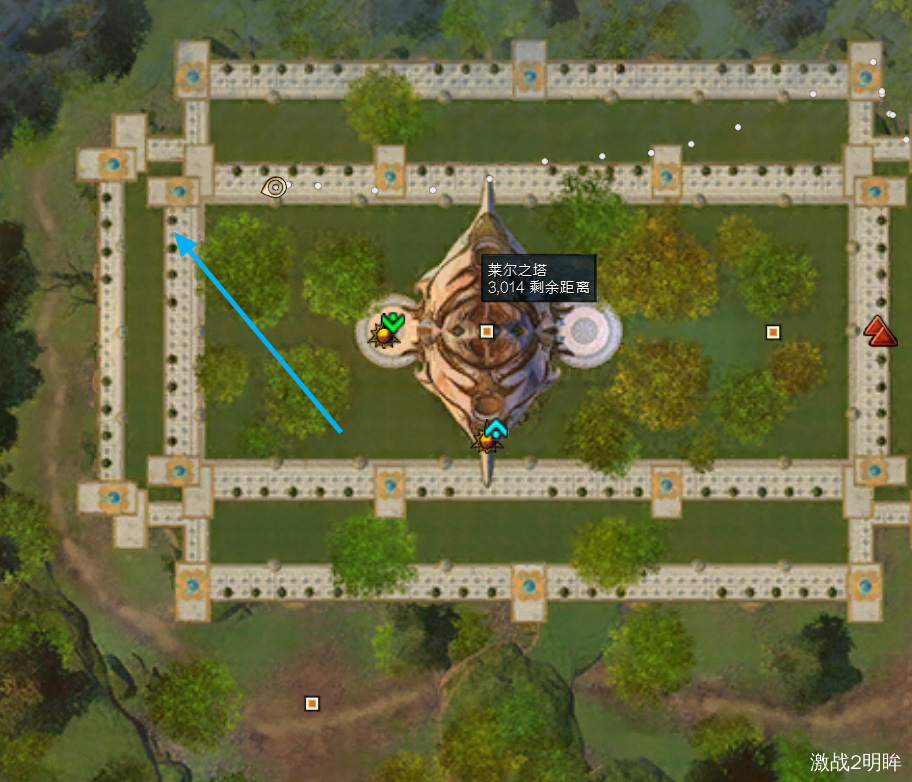Image resolution: width=912 pixels, height=782 pixels.
Task: Select the red double-triangle vista marker
Action: [880, 331]
